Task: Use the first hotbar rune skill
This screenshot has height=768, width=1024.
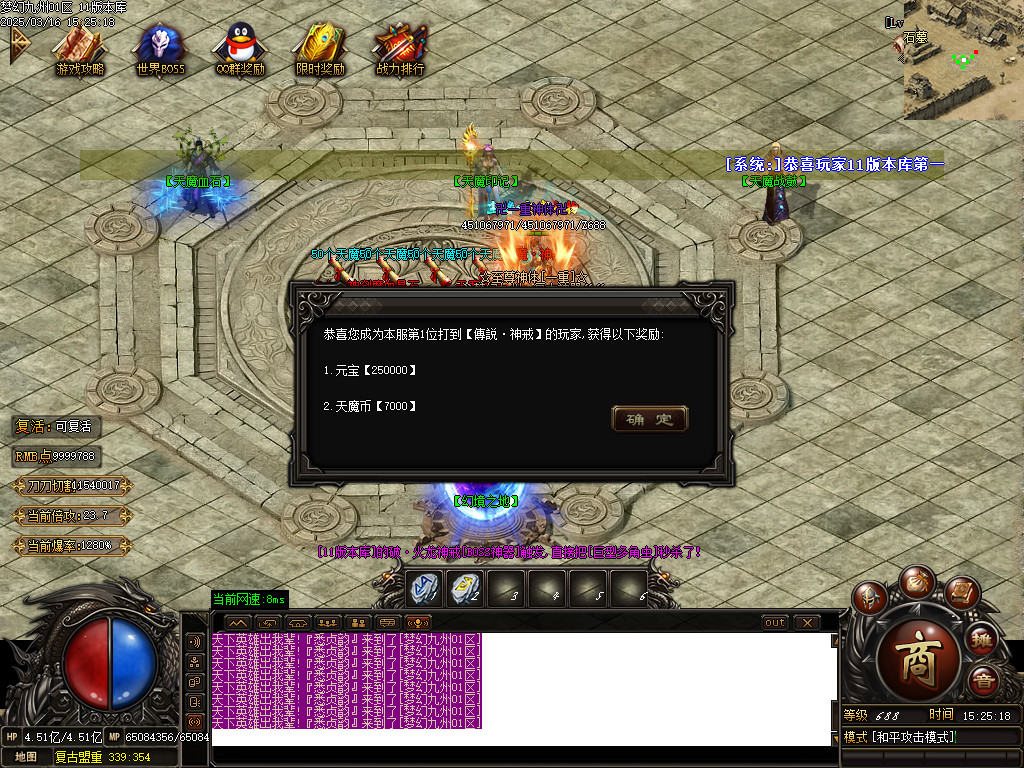Action: [x=423, y=588]
